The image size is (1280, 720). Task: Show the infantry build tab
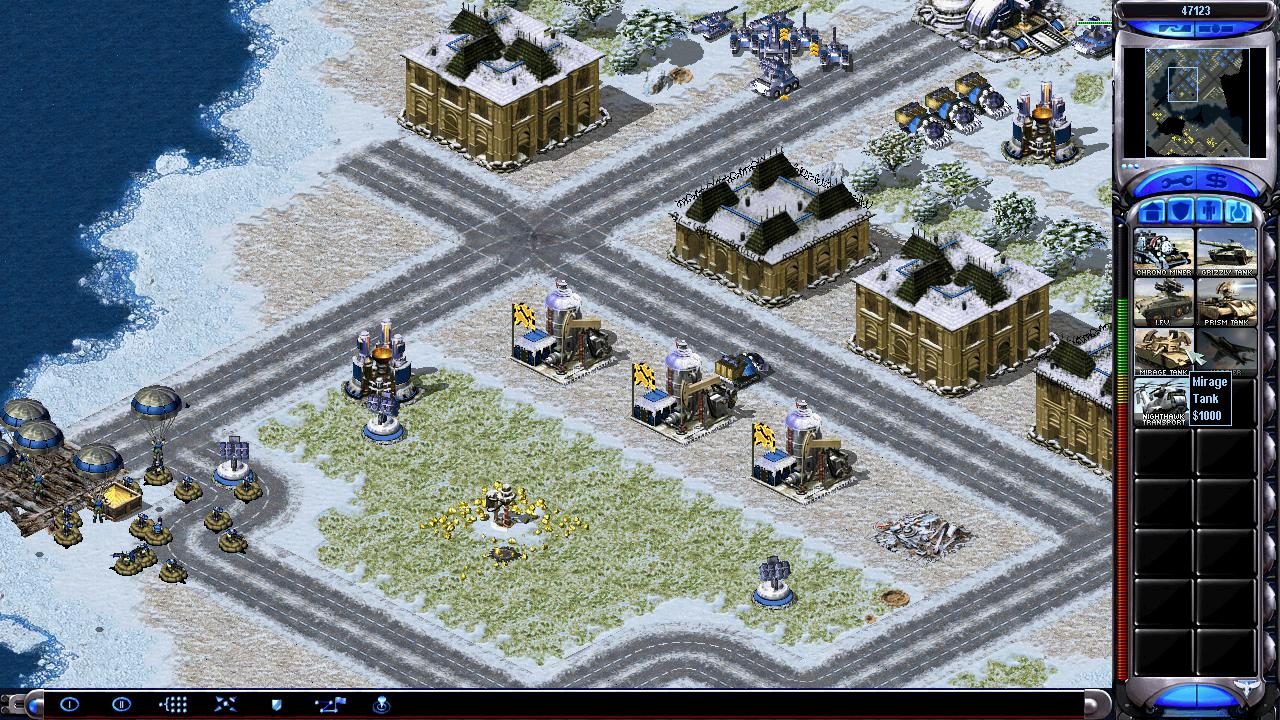(x=1208, y=212)
